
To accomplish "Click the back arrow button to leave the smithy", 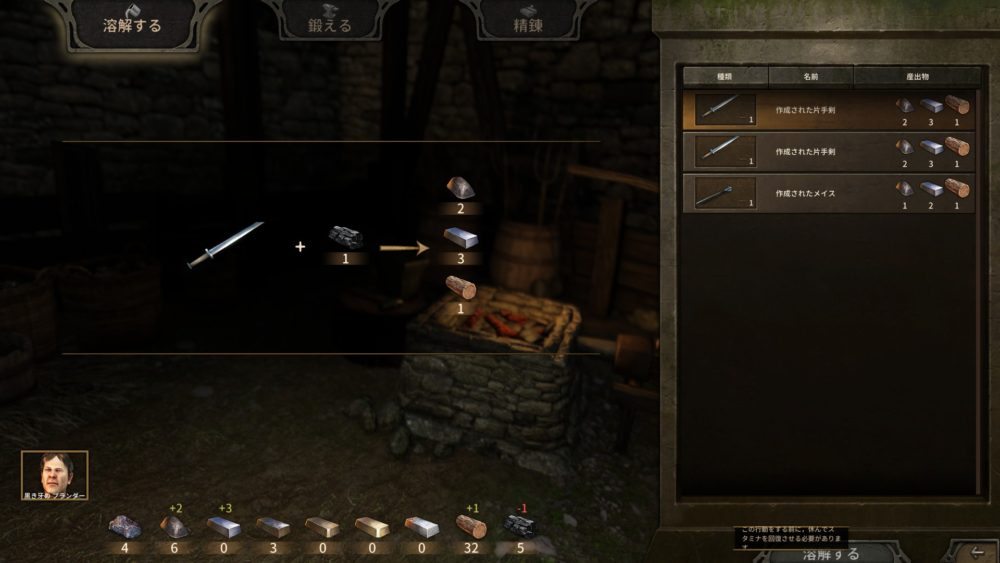I will [972, 551].
